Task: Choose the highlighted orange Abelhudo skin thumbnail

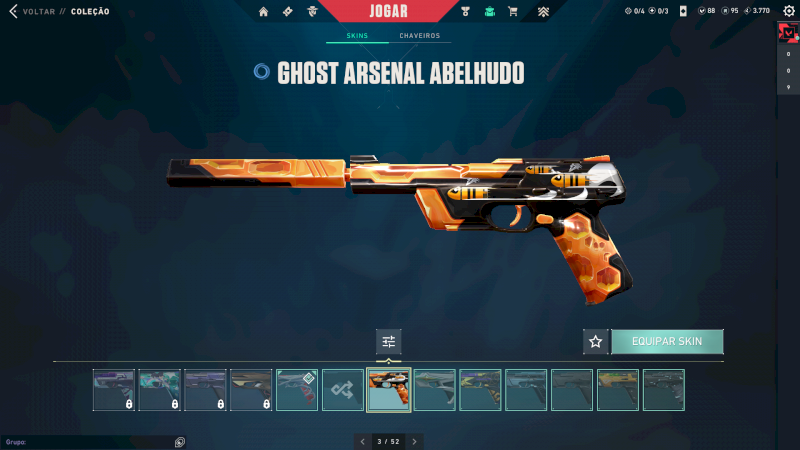Action: point(389,390)
